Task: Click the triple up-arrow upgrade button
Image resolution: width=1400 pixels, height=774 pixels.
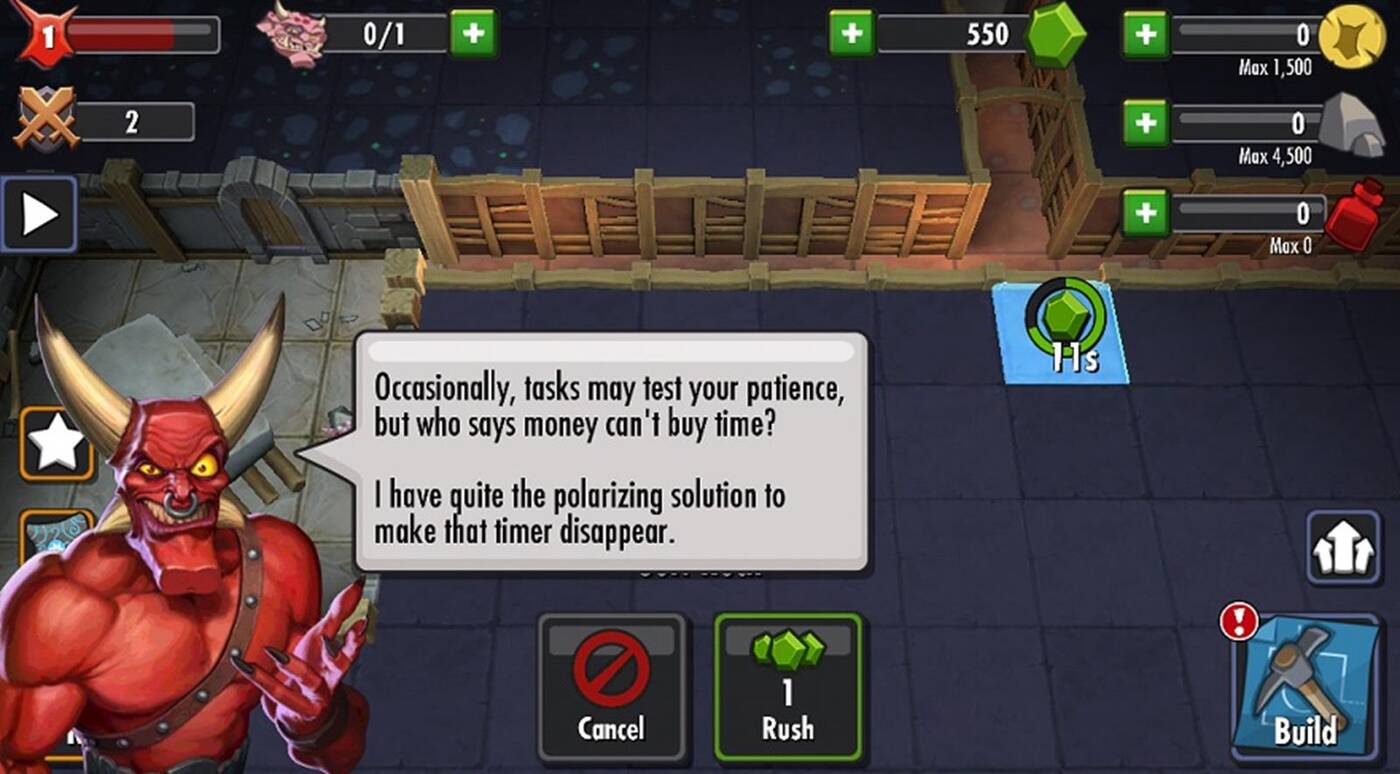Action: pyautogui.click(x=1343, y=547)
